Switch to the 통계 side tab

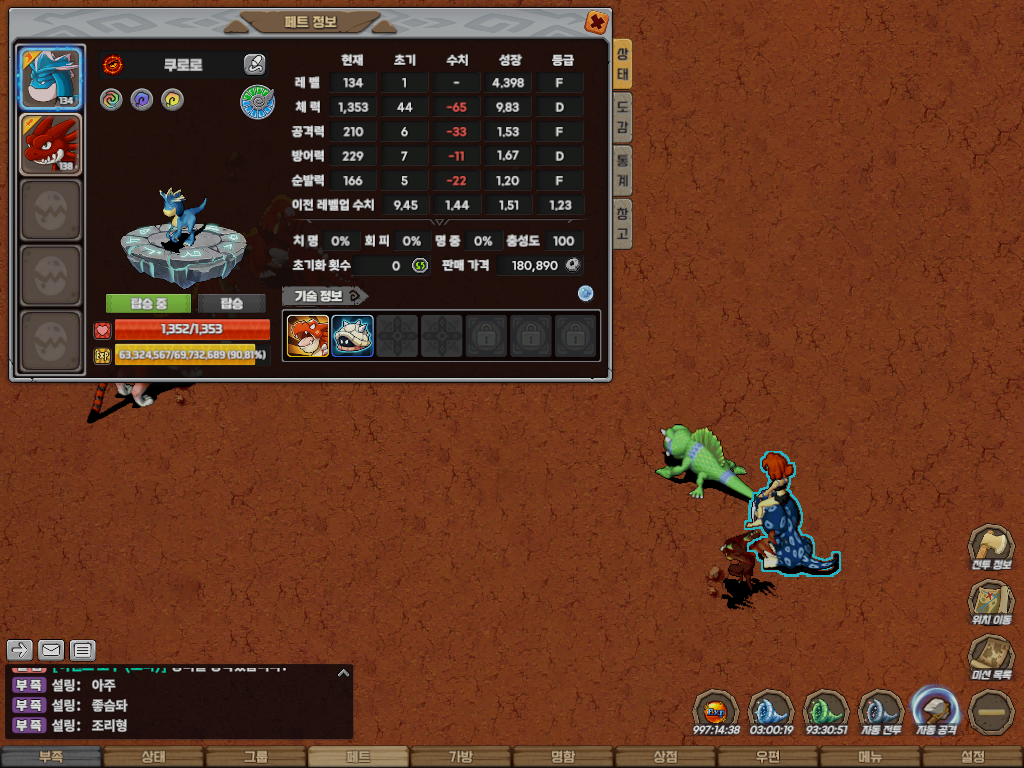(622, 170)
